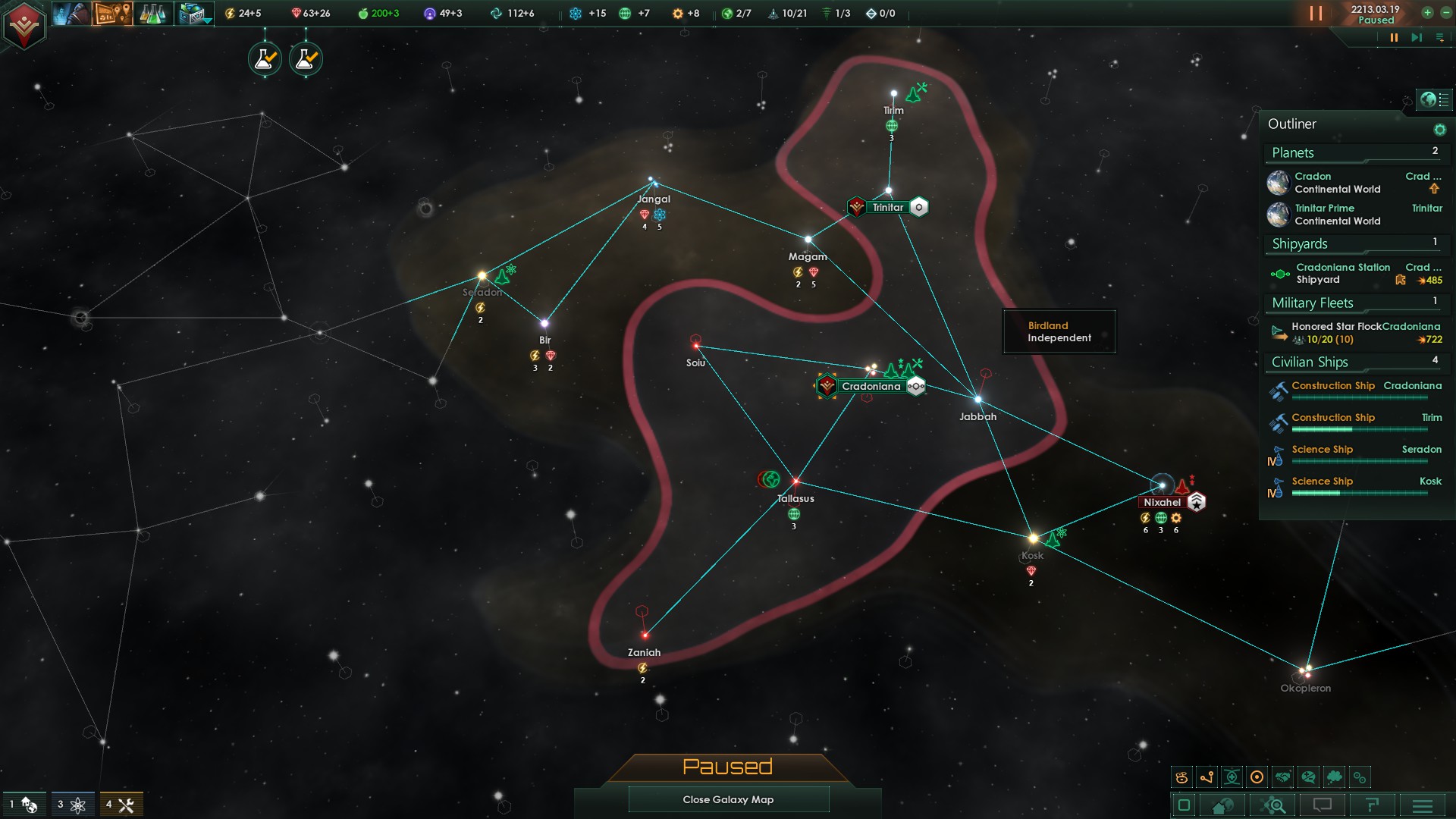Open the Ship Designer crate icon
Screen dimensions: 1456x819
tap(193, 13)
